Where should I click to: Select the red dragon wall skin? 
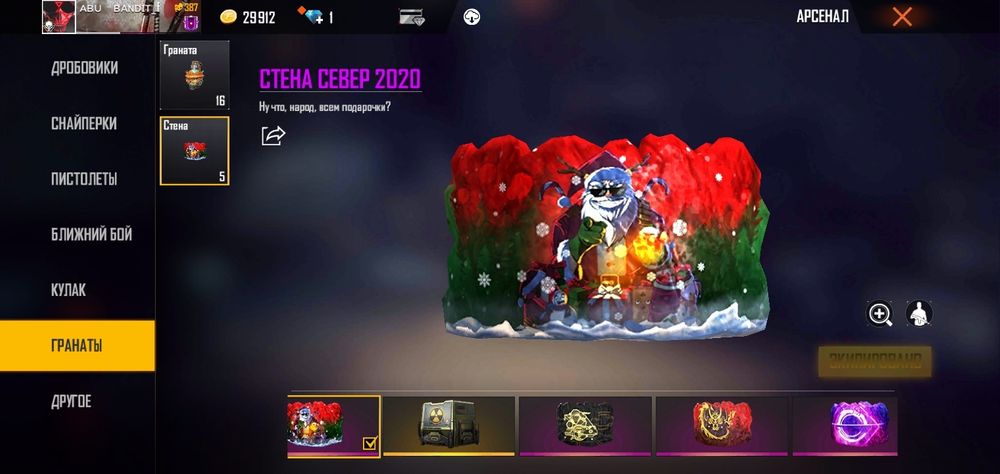click(x=721, y=425)
